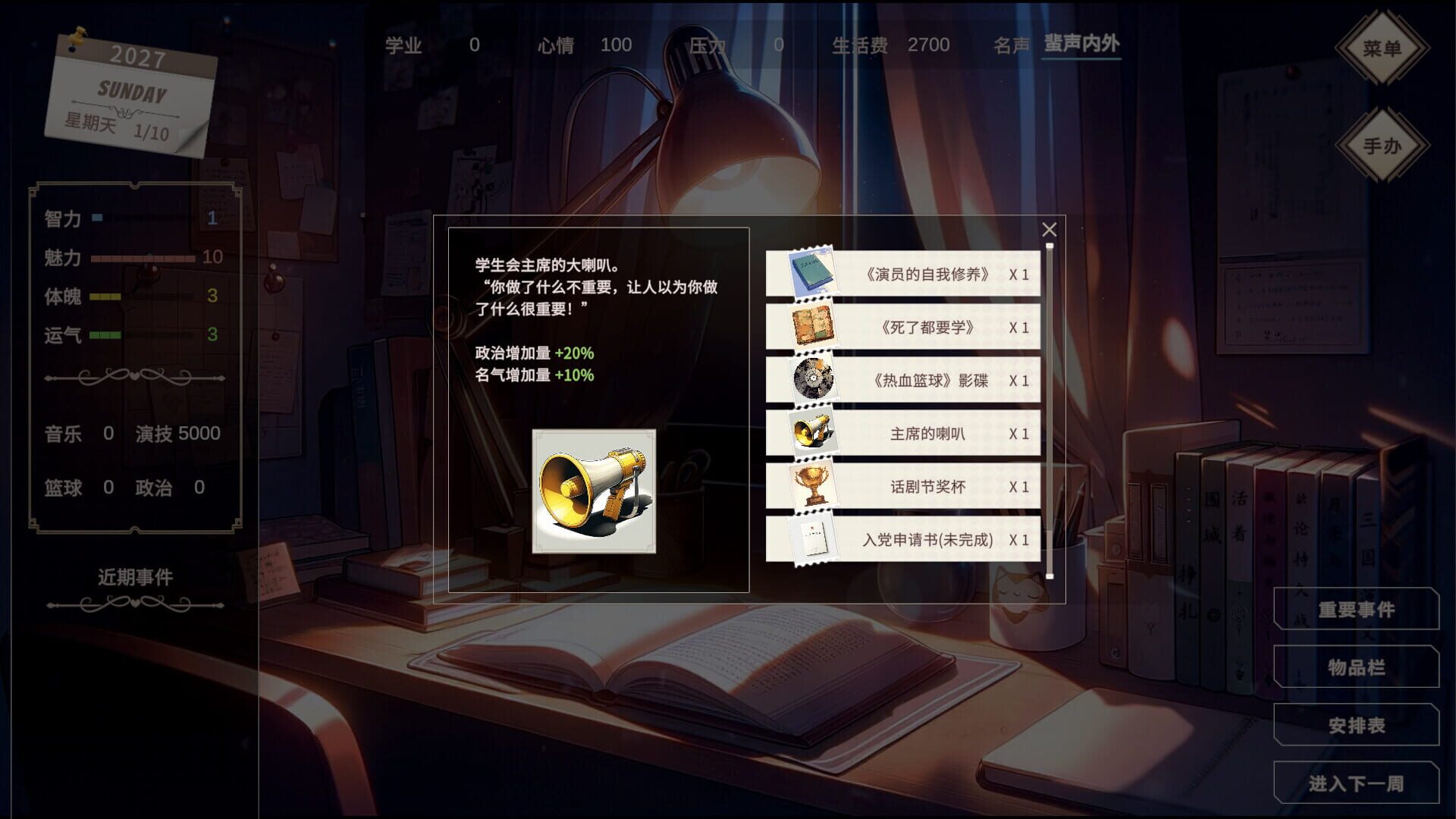
Task: Click the large megaphone preview image
Action: click(x=595, y=493)
